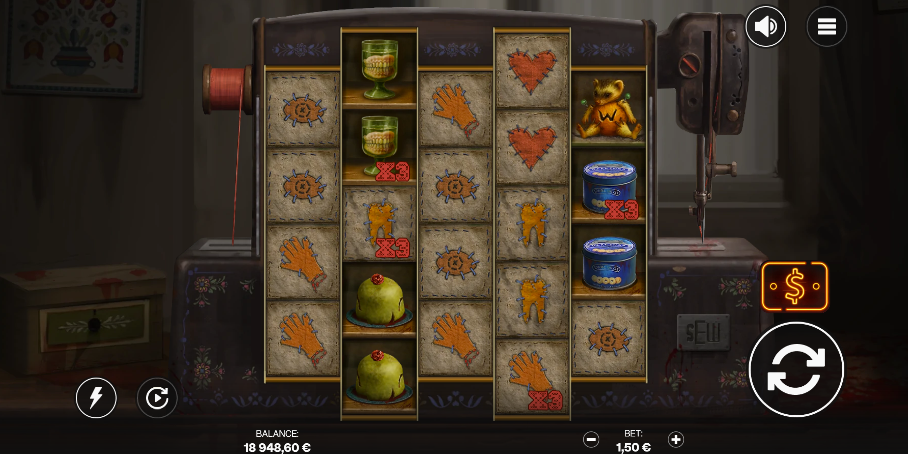Increase the bet with the plus button
This screenshot has width=908, height=454.
[676, 439]
